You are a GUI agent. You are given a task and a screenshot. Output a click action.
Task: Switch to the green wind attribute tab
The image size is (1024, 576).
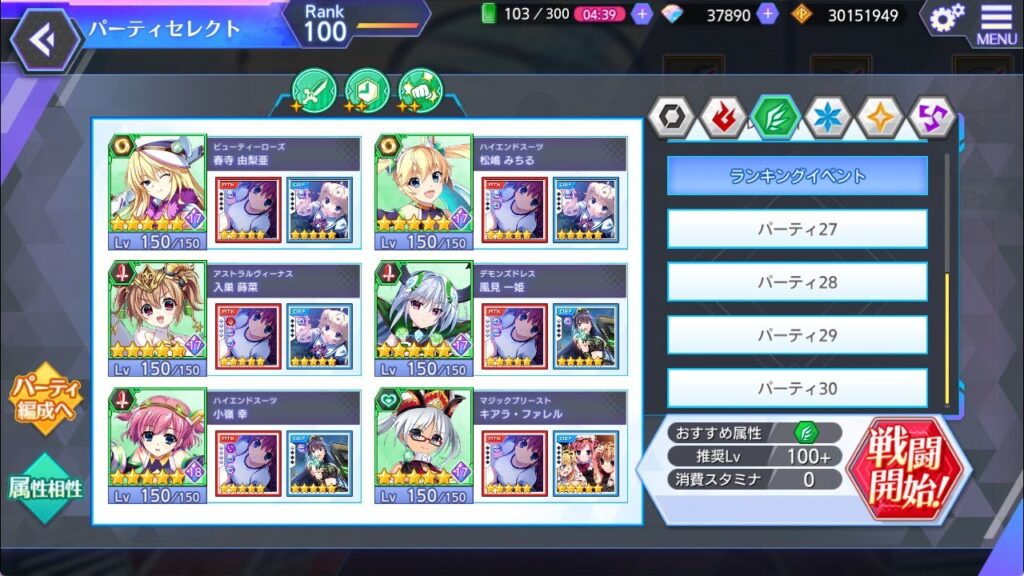777,118
